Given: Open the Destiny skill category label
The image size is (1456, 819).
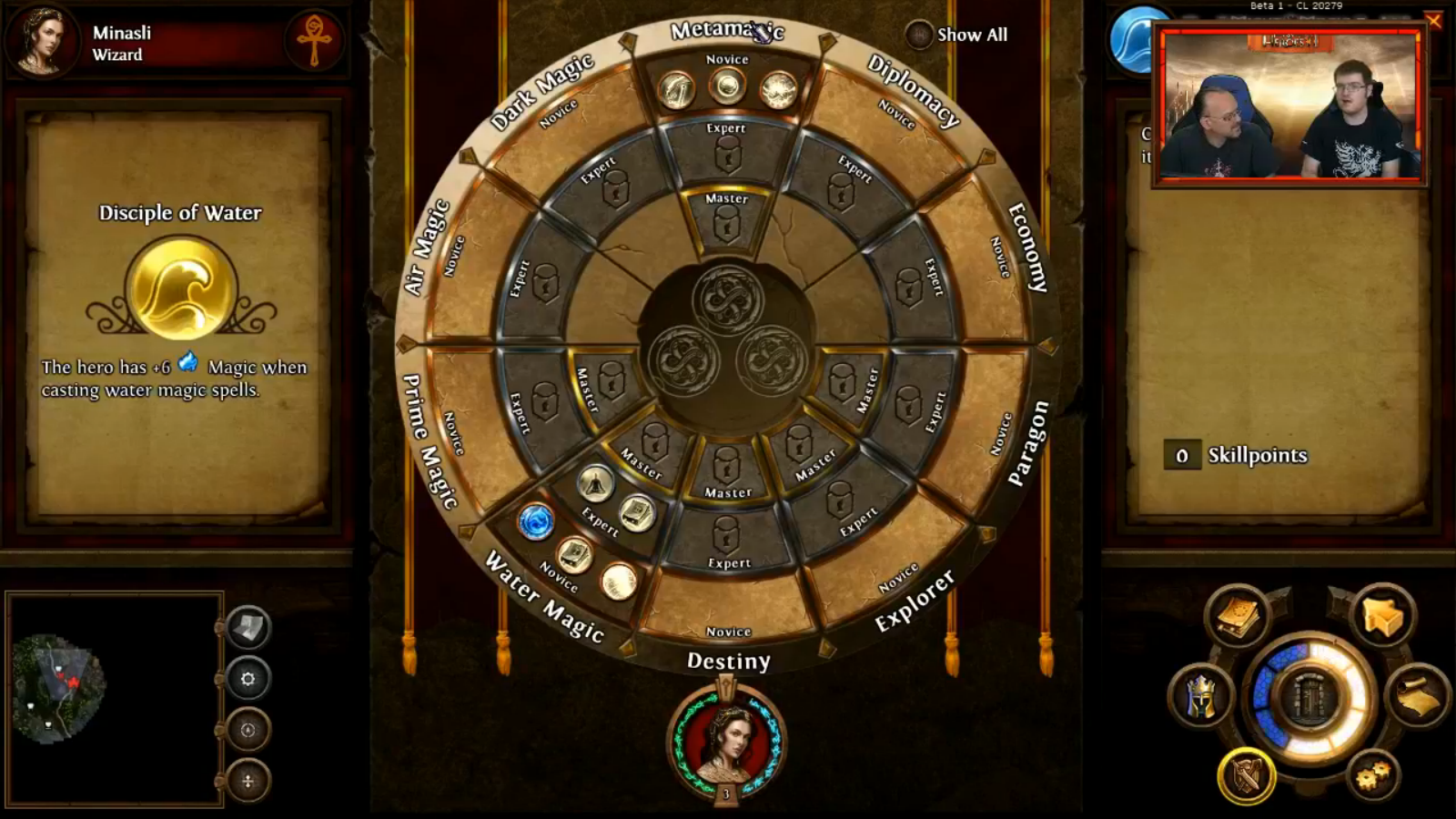Looking at the screenshot, I should click(728, 661).
